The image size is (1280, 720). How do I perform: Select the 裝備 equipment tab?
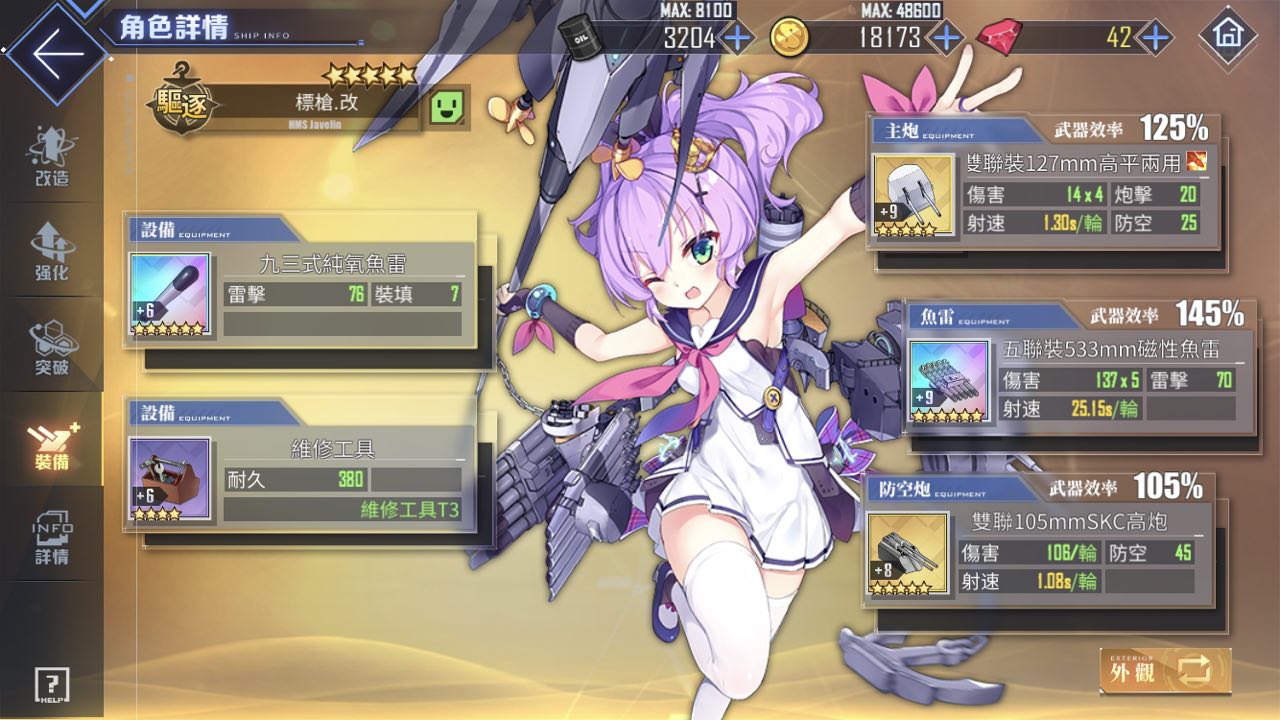(51, 442)
